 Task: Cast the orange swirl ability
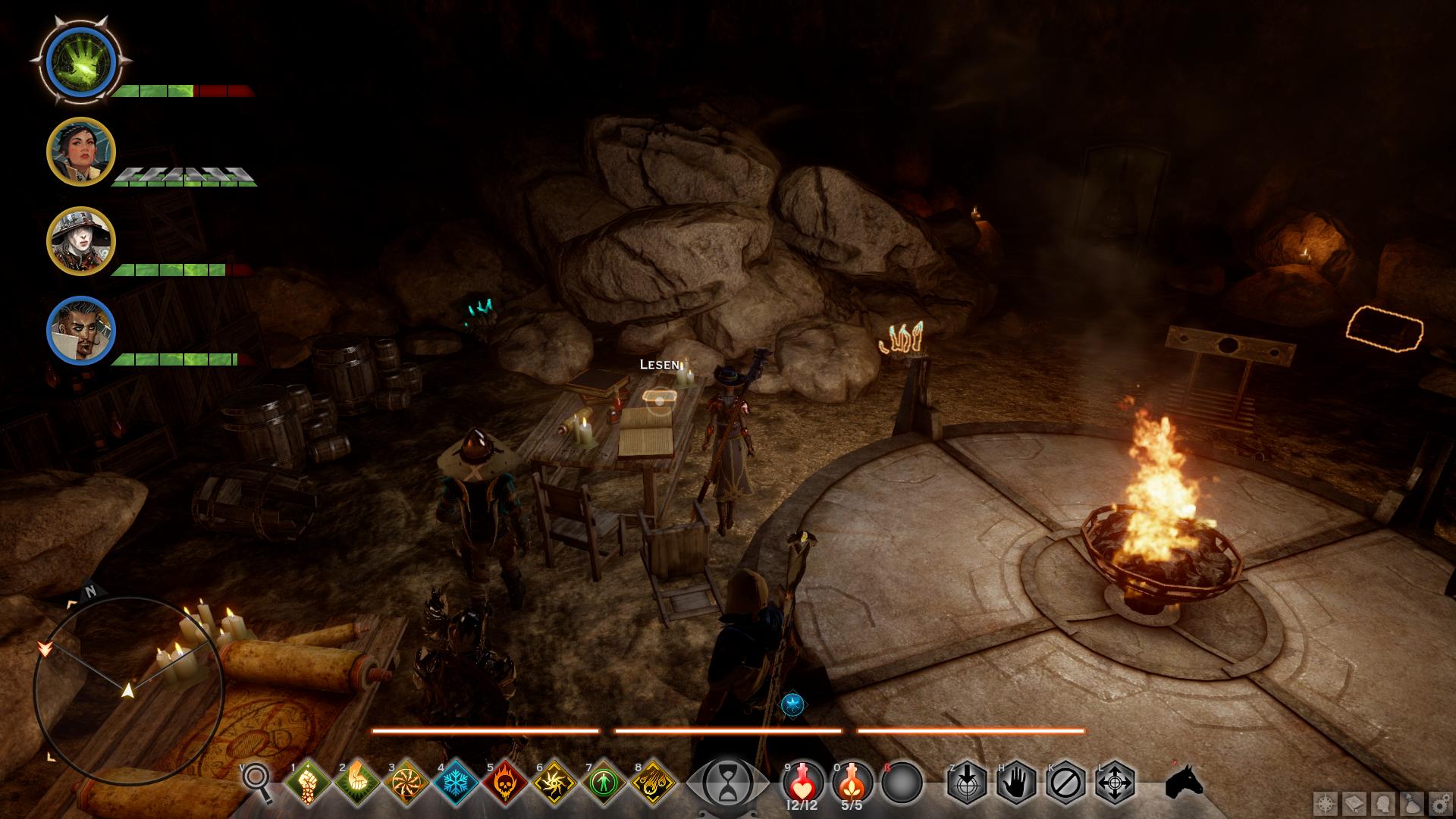click(x=406, y=782)
